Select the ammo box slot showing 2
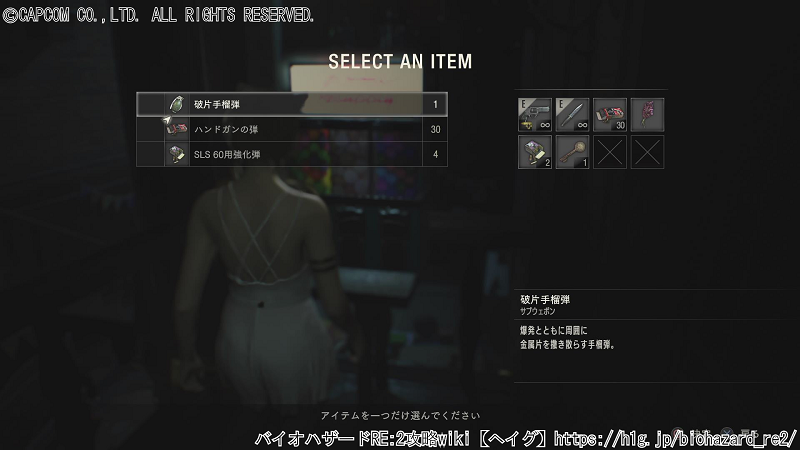The height and width of the screenshot is (450, 800). (x=536, y=152)
